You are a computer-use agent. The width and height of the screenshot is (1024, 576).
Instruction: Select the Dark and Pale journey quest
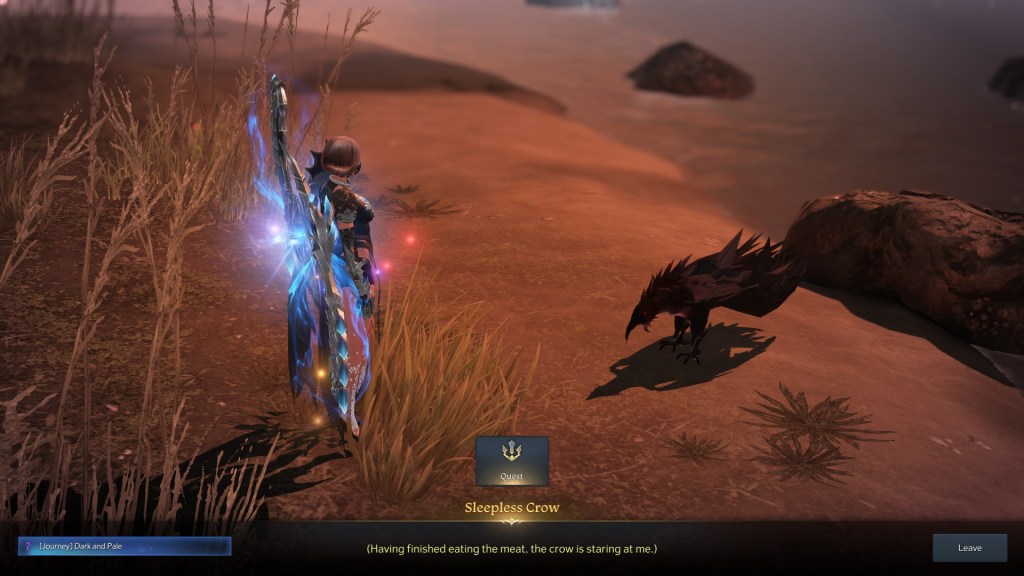click(x=125, y=546)
